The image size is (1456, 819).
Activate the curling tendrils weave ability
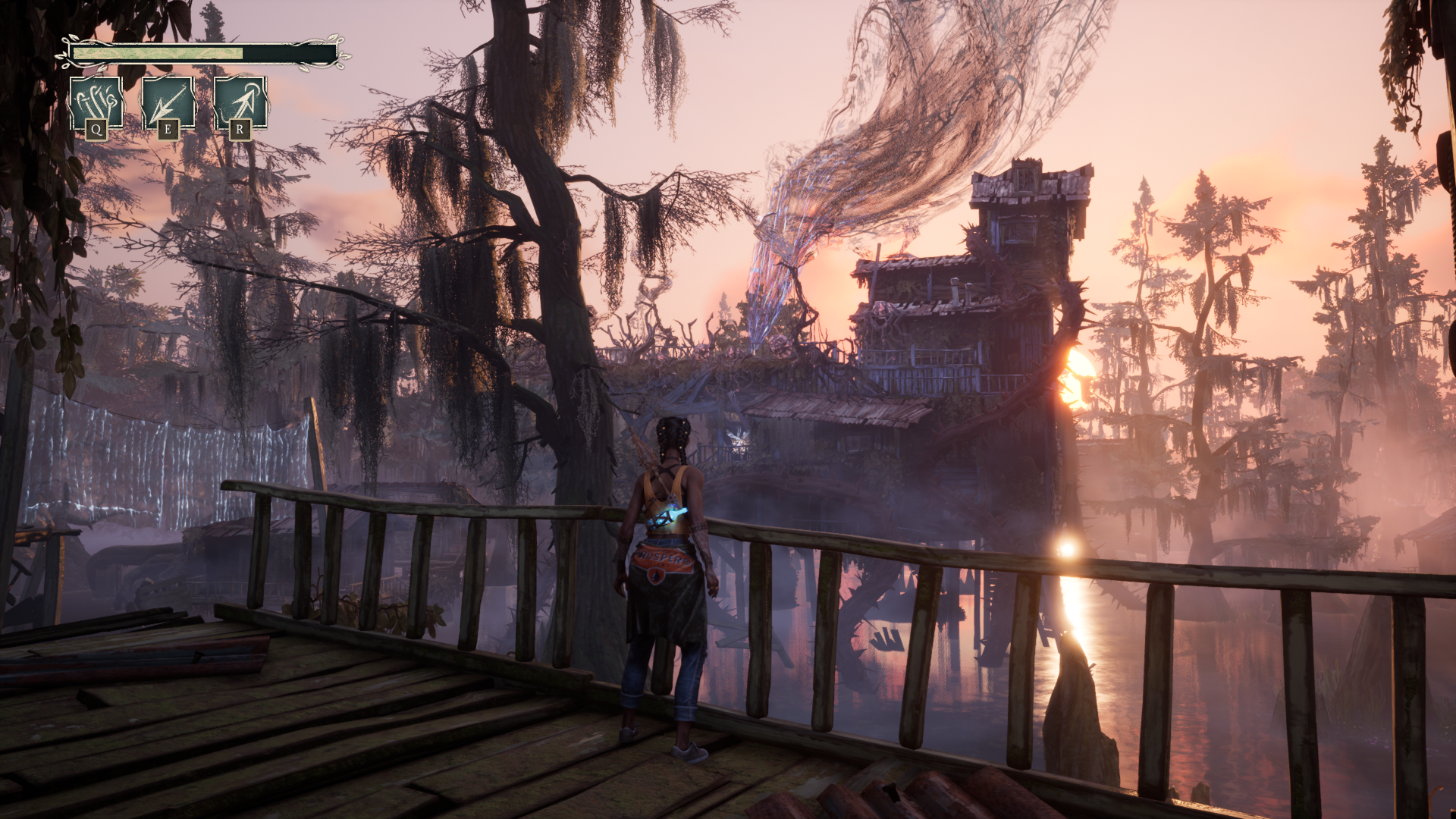[x=96, y=103]
